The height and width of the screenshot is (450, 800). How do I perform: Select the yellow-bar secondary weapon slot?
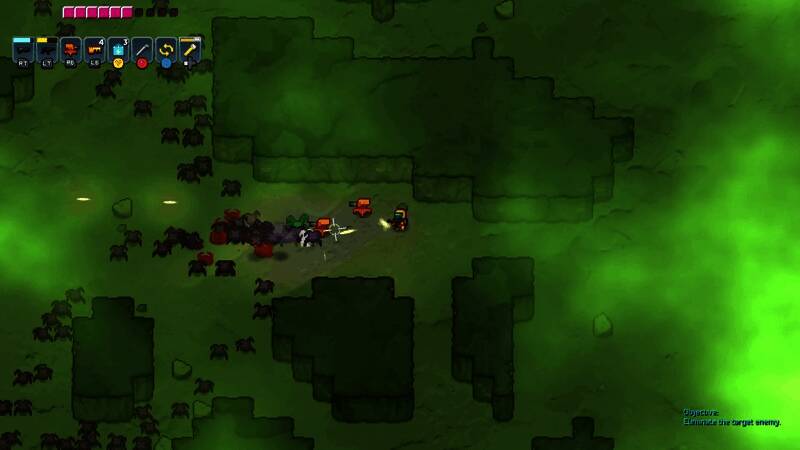46,48
